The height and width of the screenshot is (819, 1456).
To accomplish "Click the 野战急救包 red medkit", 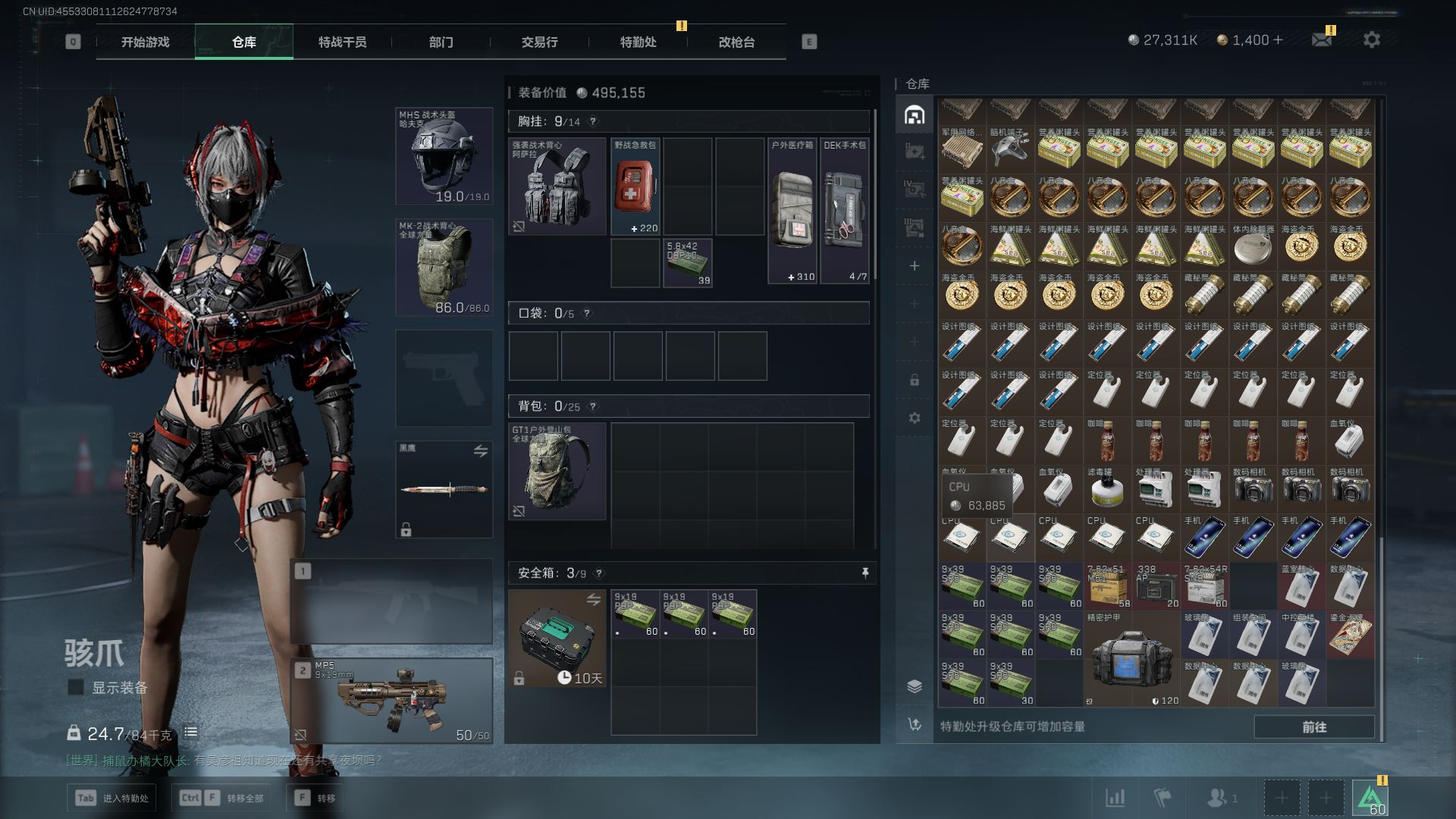I will (635, 187).
